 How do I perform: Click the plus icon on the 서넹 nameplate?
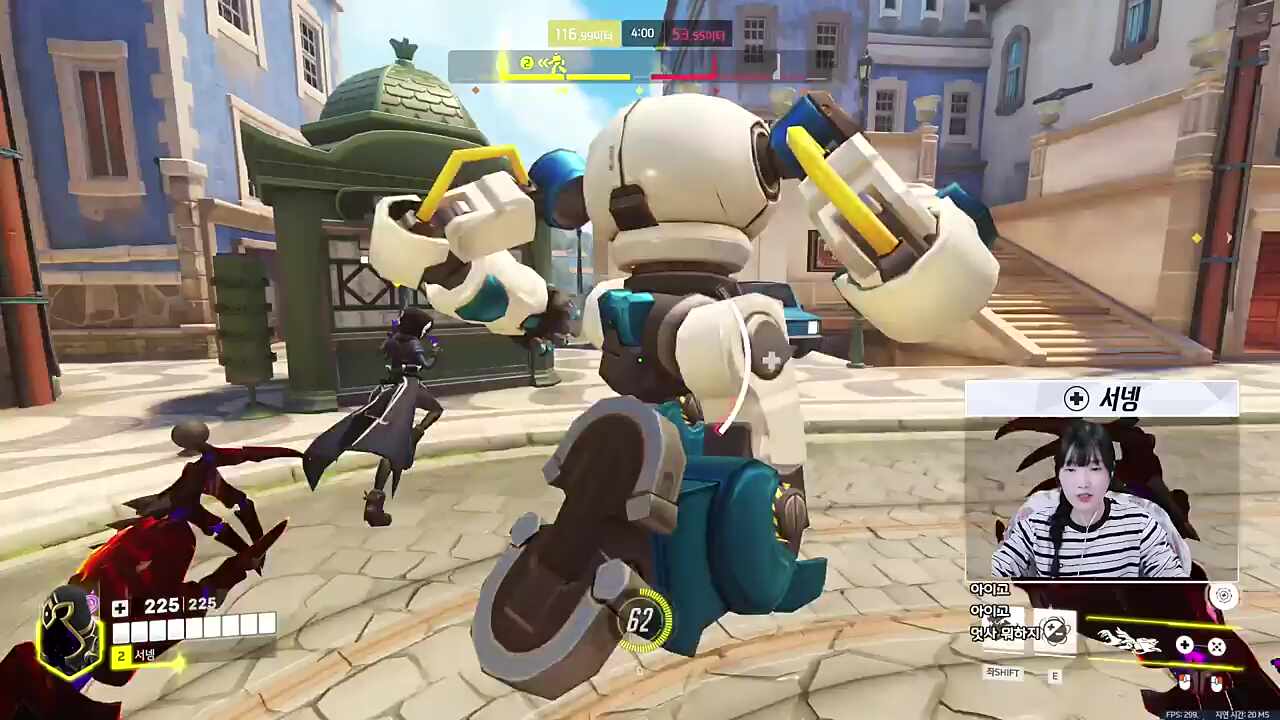1076,399
